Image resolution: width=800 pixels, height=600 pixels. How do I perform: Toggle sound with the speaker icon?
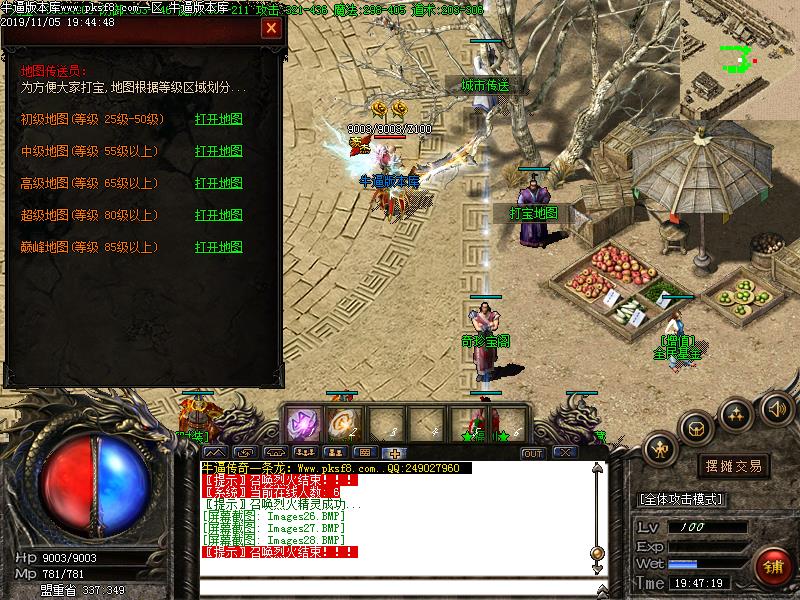(776, 407)
